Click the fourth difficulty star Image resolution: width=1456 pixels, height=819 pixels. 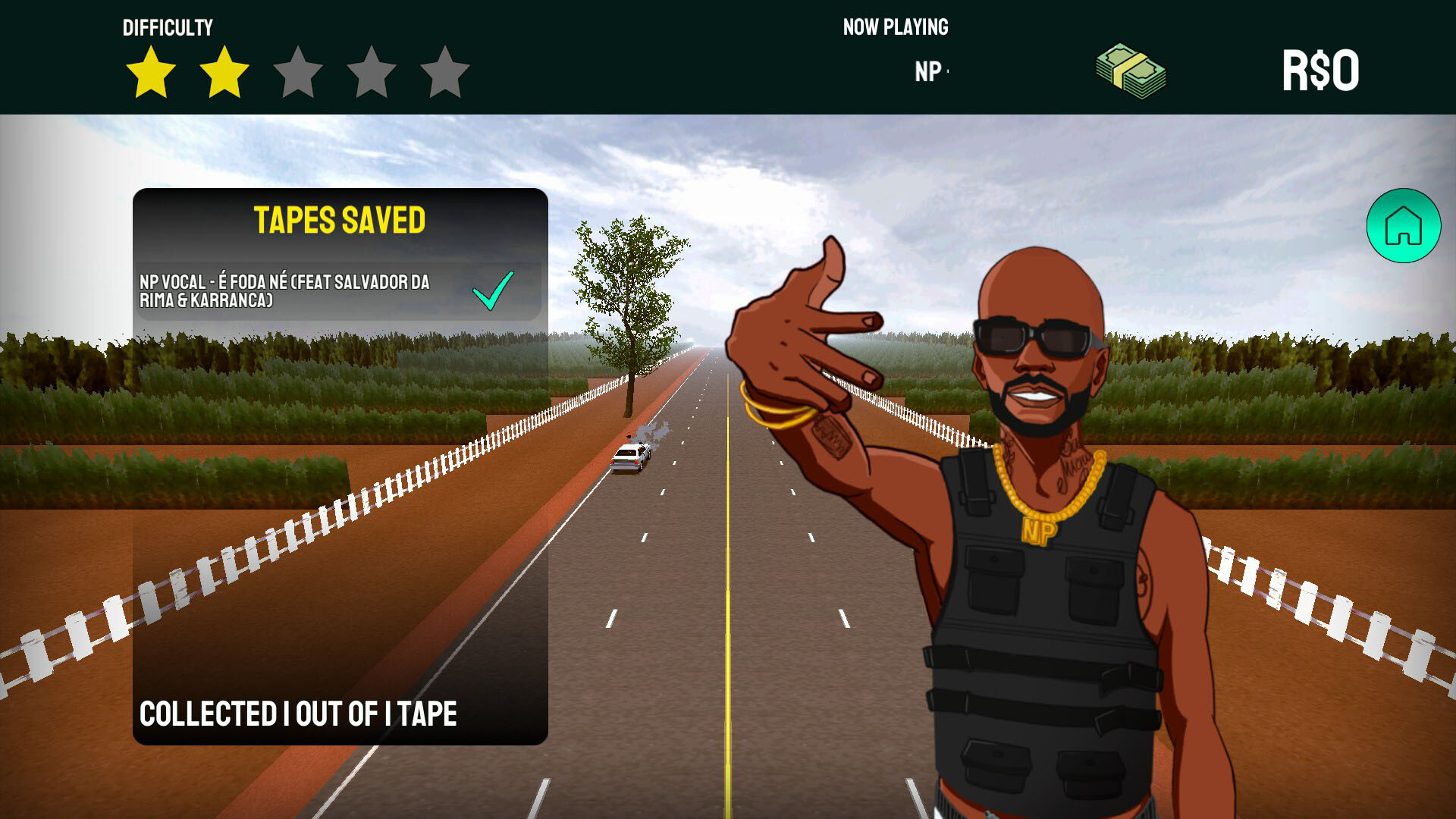pos(370,73)
